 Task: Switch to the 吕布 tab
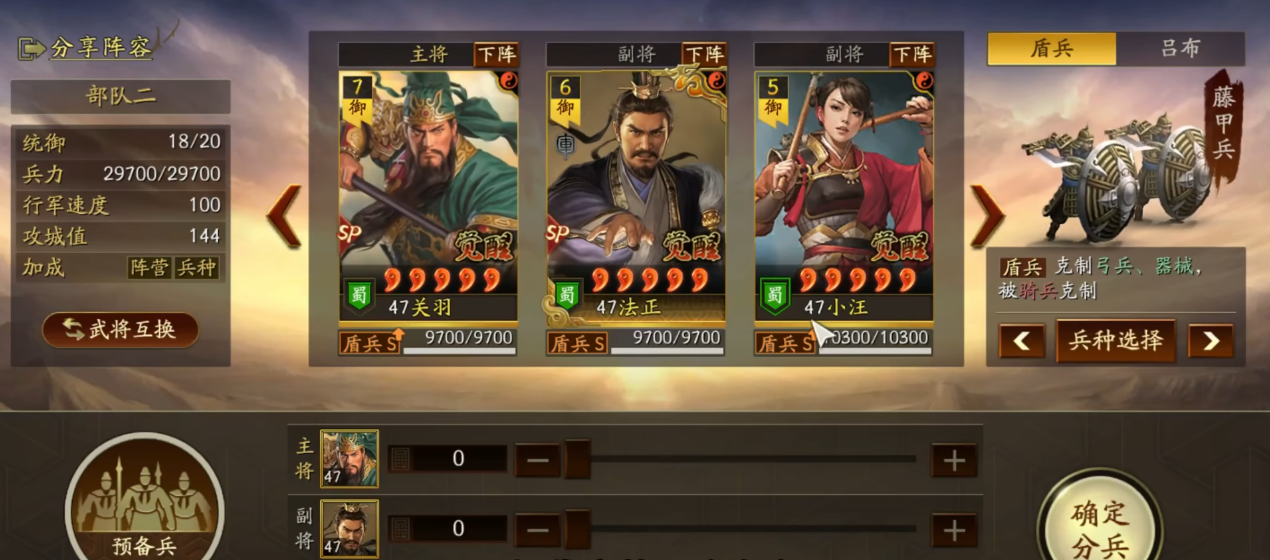[x=1180, y=48]
